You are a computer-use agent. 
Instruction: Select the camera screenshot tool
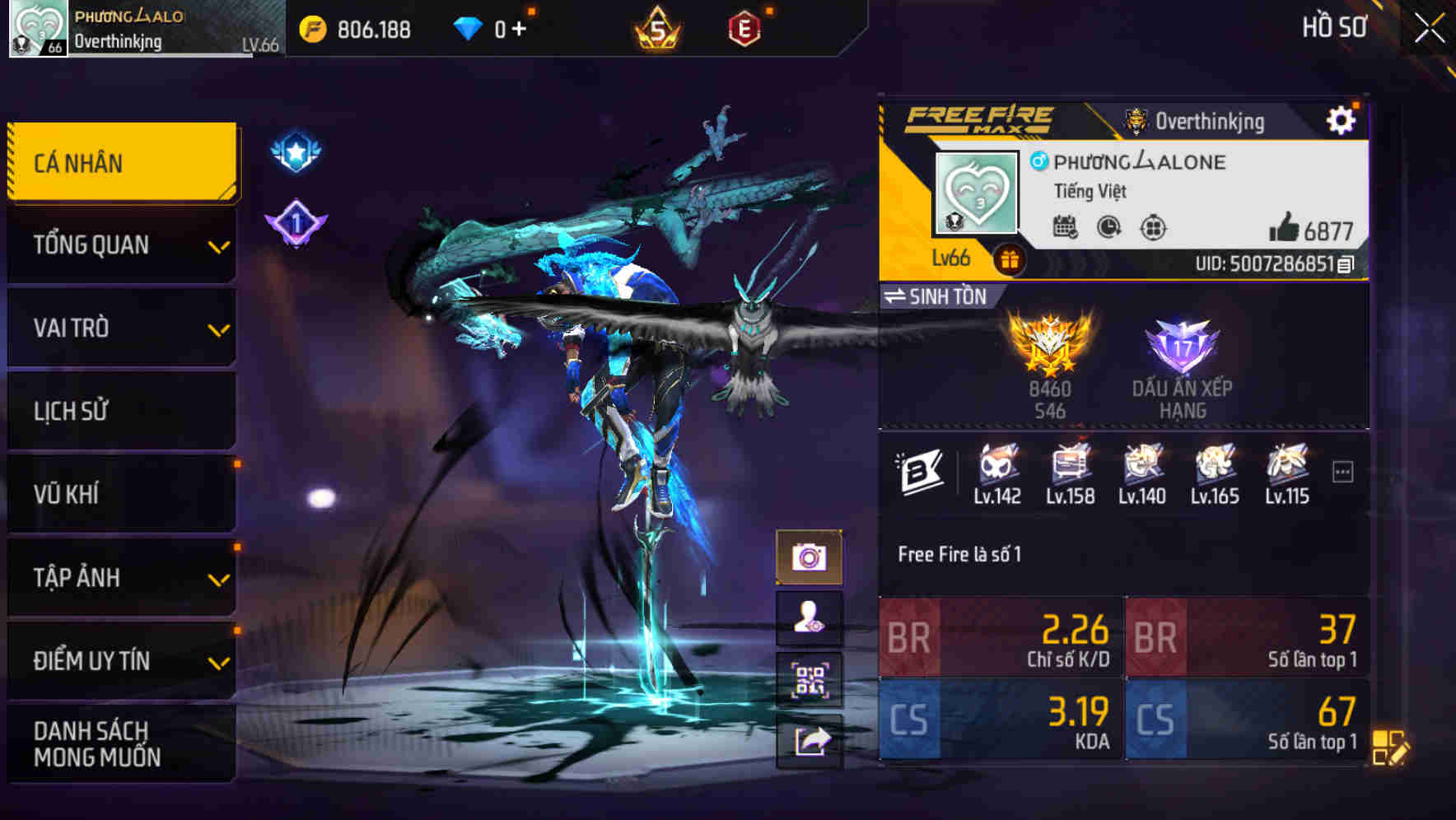click(811, 557)
